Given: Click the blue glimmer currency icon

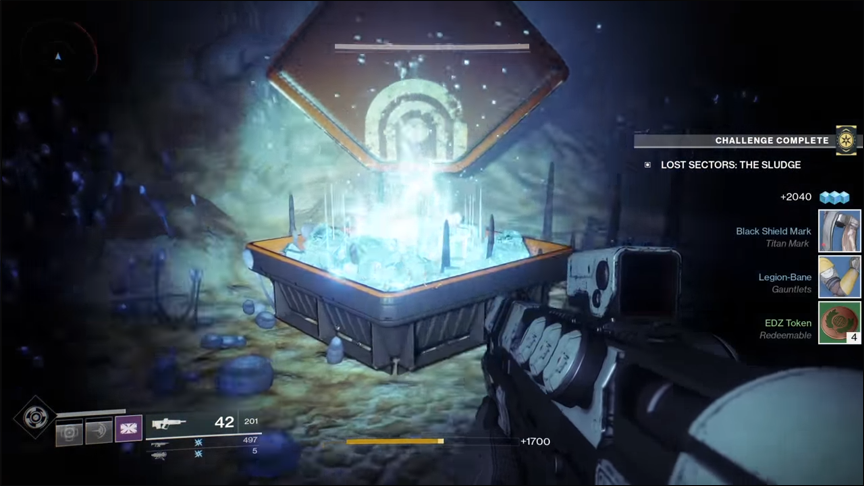Looking at the screenshot, I should coord(834,197).
